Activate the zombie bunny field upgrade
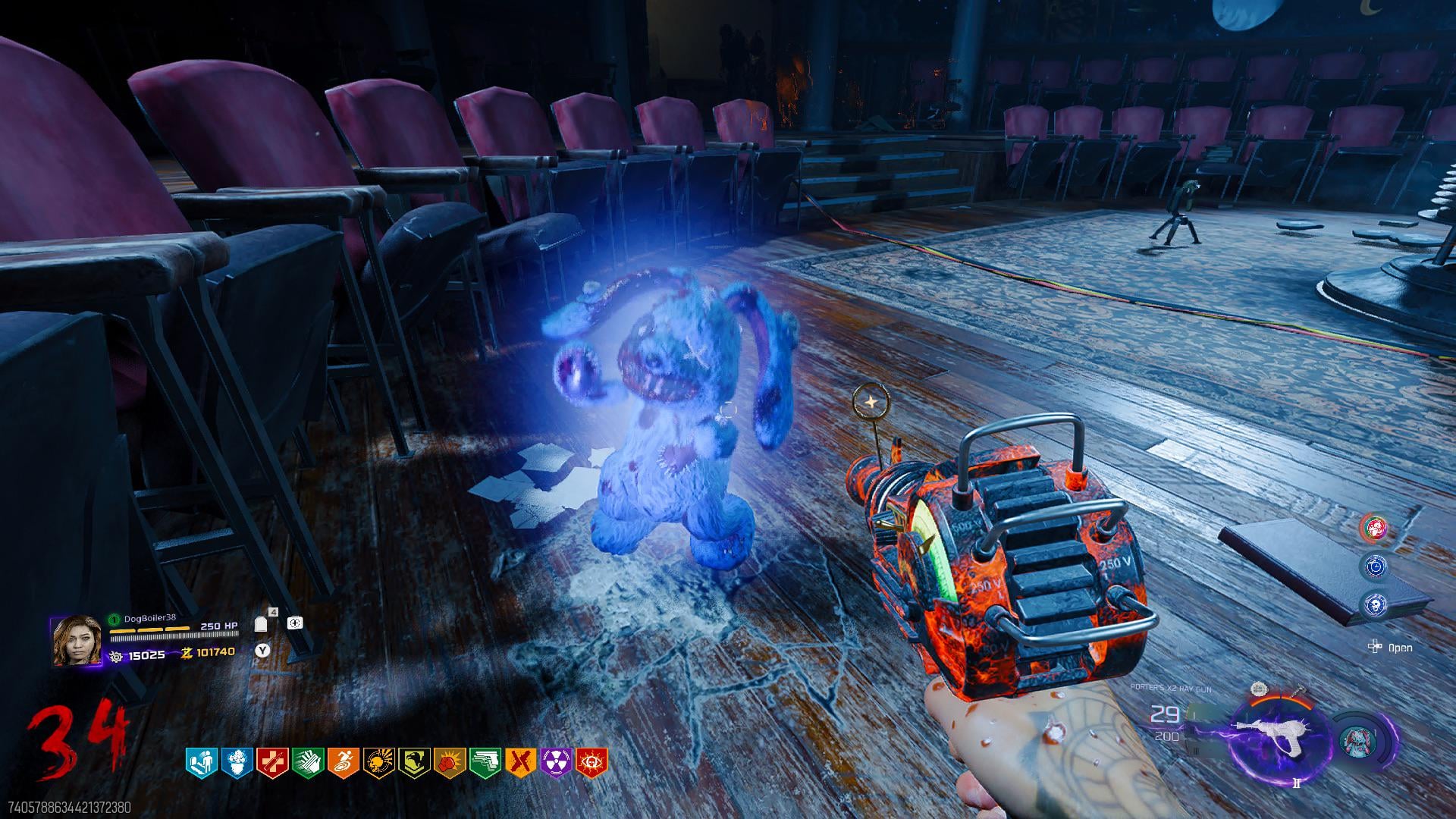Screen dimensions: 1456x819 pyautogui.click(x=1358, y=741)
